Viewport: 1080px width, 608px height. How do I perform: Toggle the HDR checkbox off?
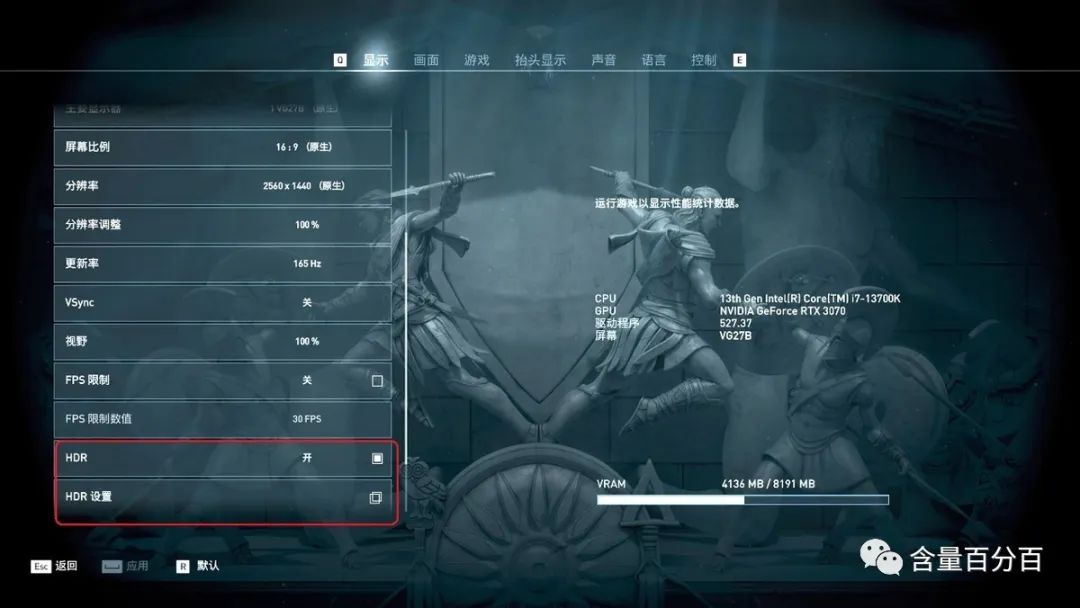[x=377, y=458]
